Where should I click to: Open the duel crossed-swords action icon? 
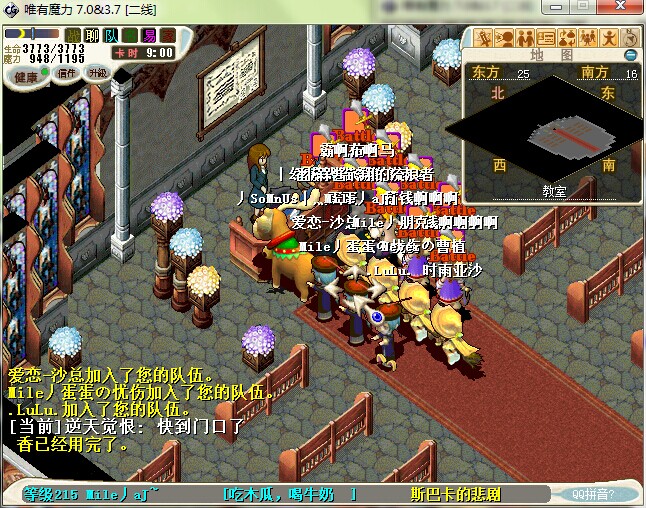485,39
